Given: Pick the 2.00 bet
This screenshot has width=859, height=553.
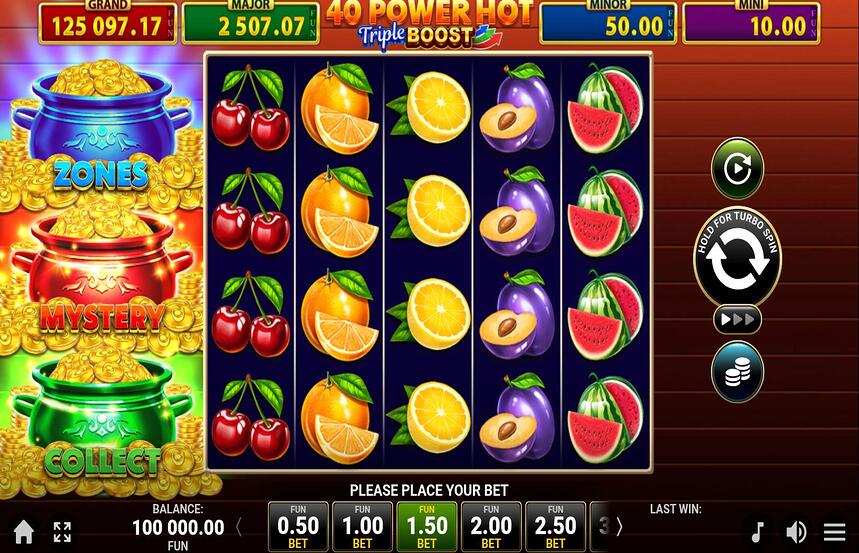Looking at the screenshot, I should (491, 526).
